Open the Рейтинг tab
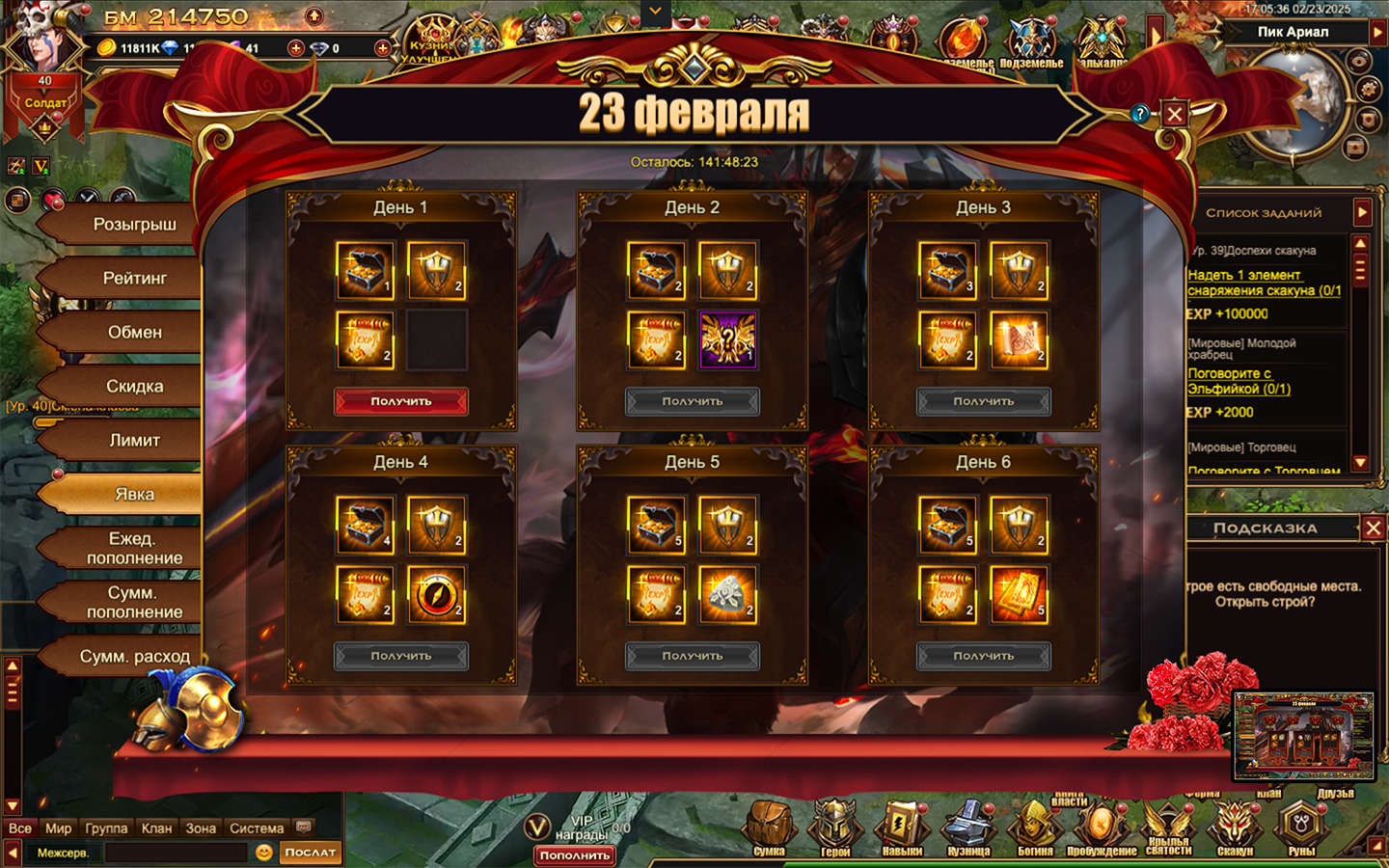Viewport: 1389px width, 868px height. pyautogui.click(x=134, y=279)
